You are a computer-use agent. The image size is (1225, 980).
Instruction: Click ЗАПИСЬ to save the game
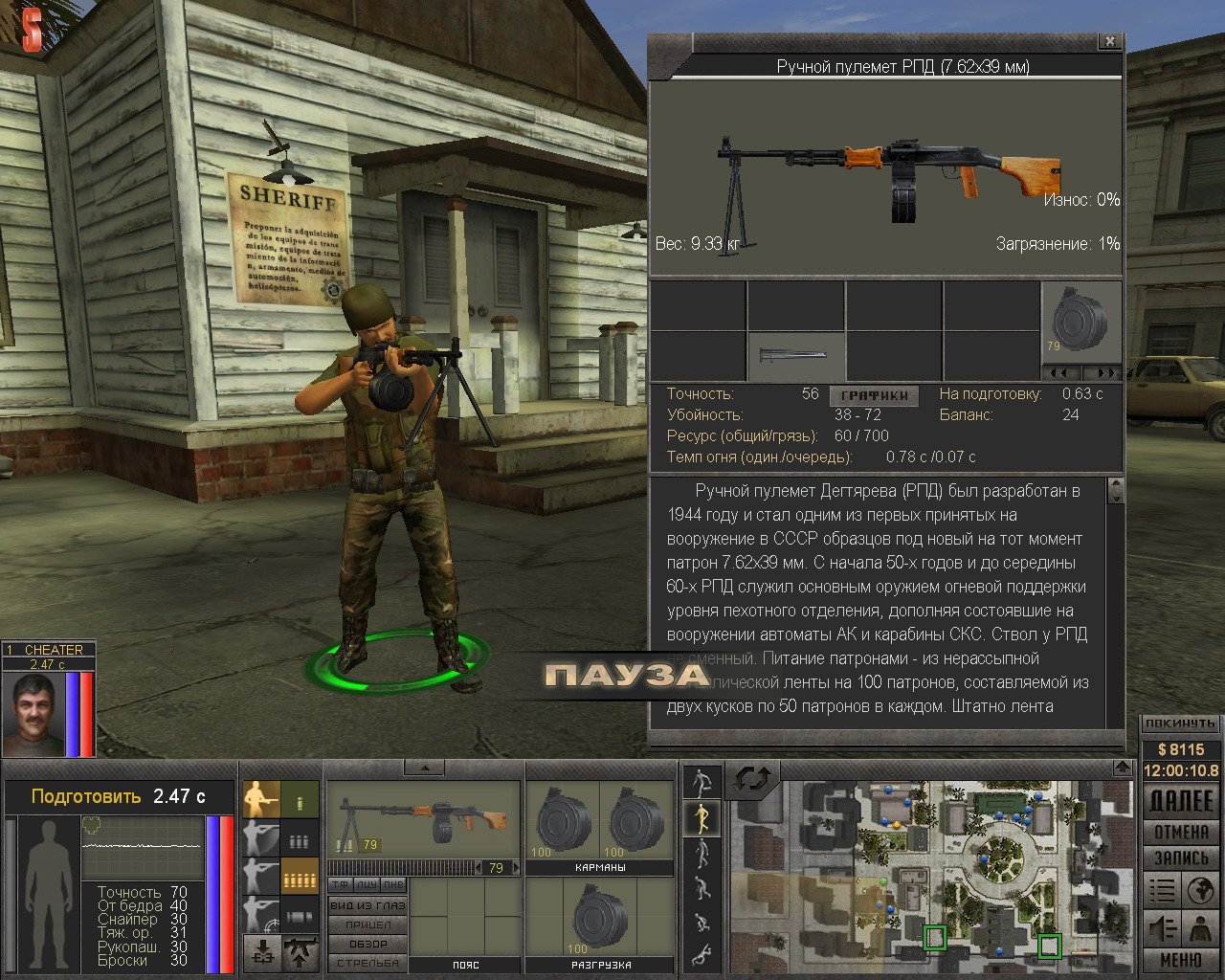(x=1181, y=857)
